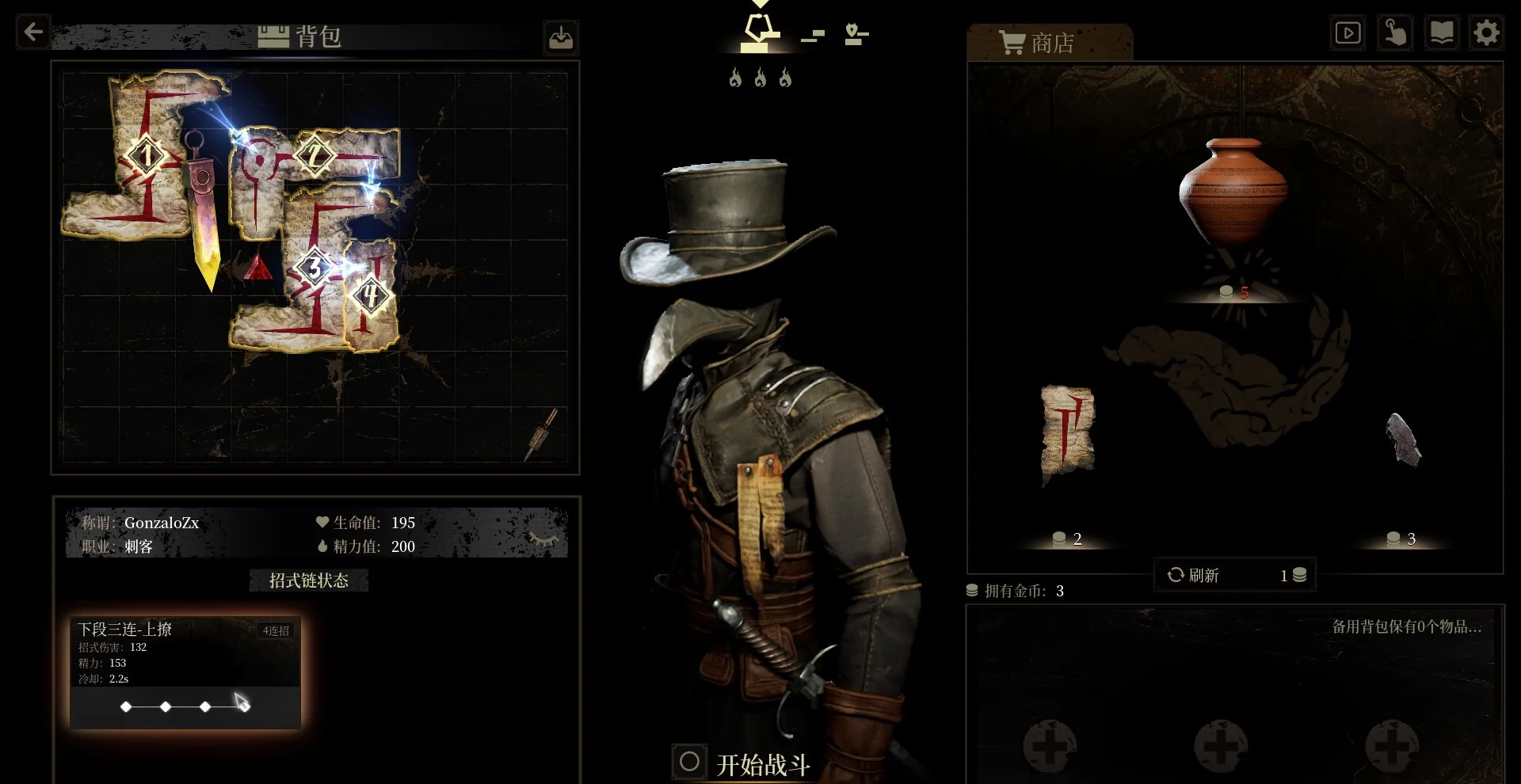The image size is (1521, 784).
Task: Select skill card numbered 4 in backpack
Action: tap(369, 294)
